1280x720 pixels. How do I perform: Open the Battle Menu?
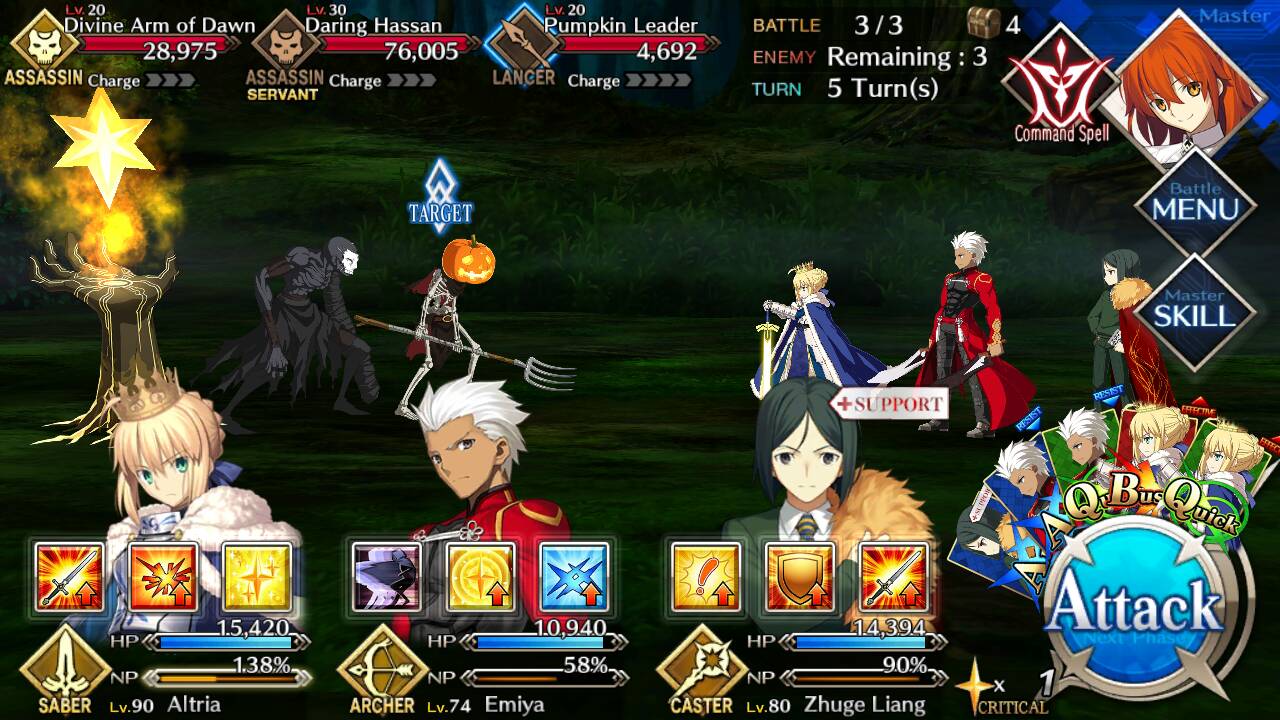1195,203
